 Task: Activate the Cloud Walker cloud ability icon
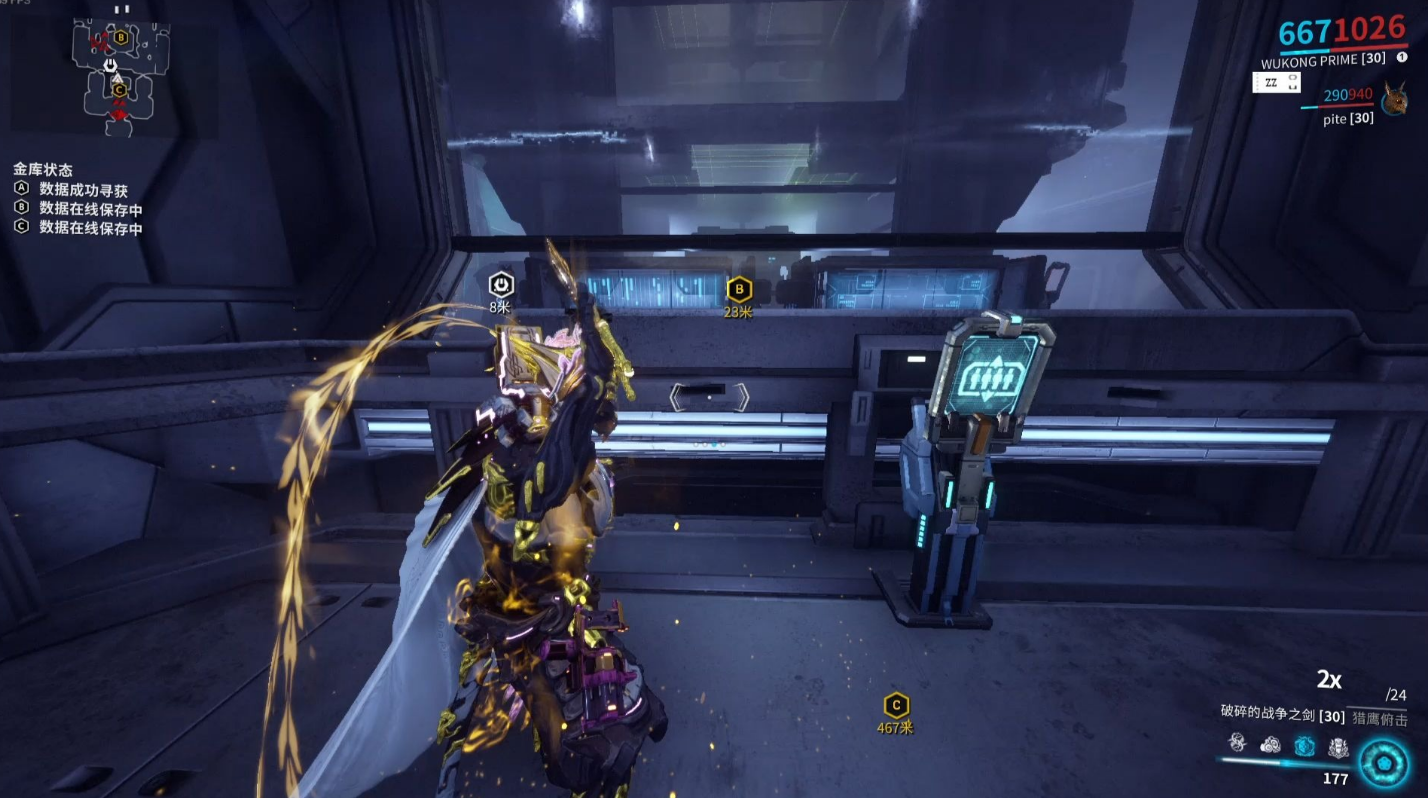tap(1271, 745)
